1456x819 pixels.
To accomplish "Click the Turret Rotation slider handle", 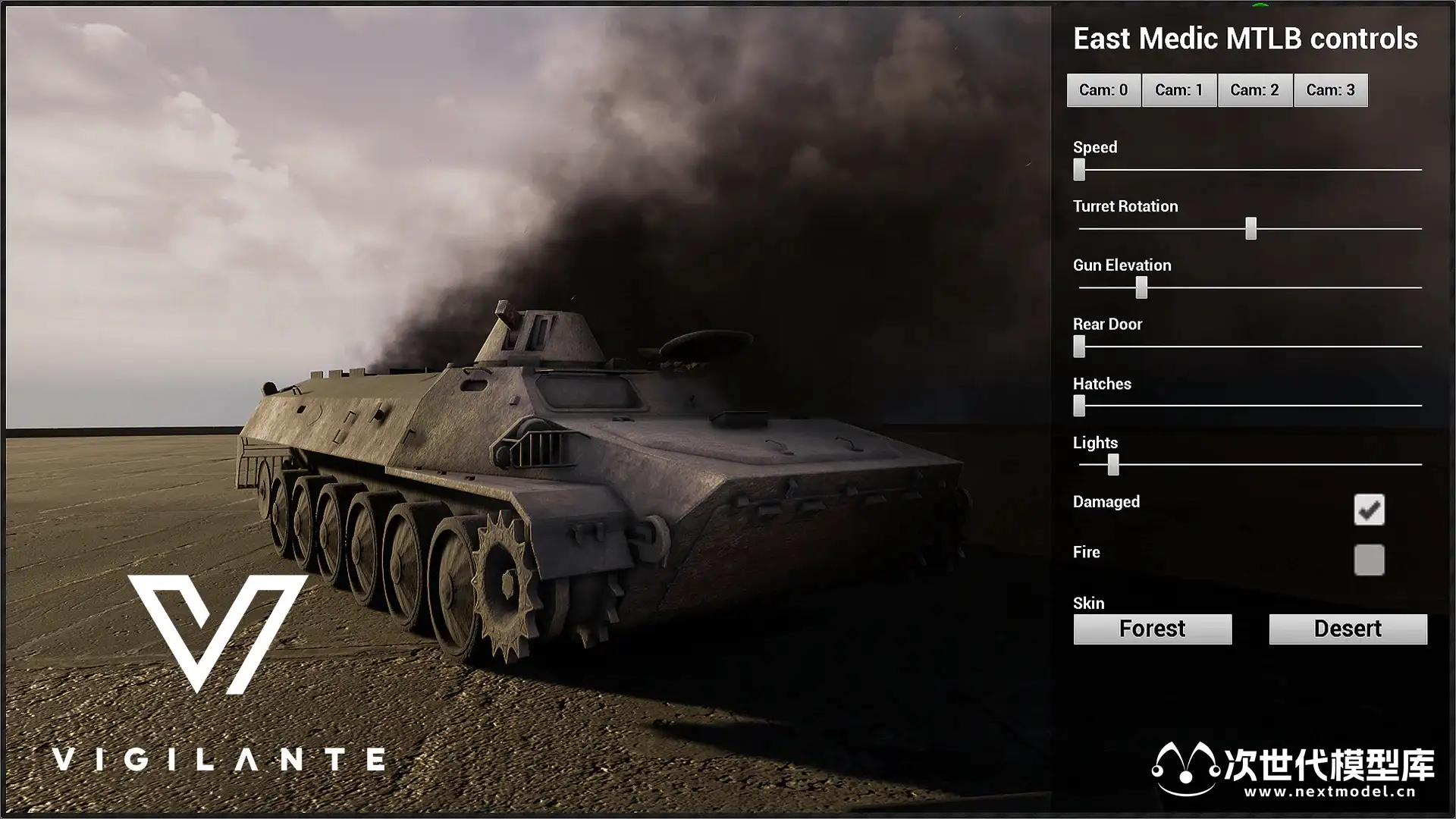I will pos(1251,228).
